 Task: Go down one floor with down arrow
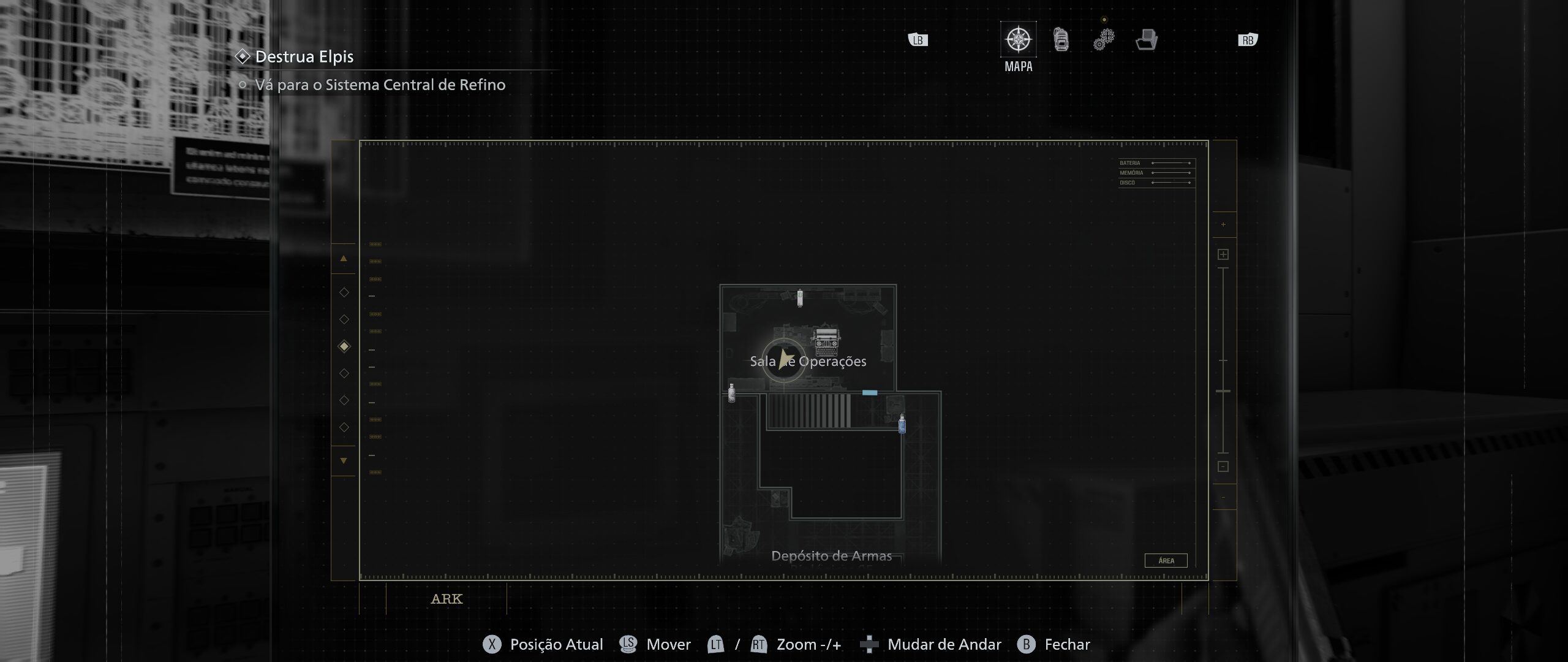(x=344, y=460)
